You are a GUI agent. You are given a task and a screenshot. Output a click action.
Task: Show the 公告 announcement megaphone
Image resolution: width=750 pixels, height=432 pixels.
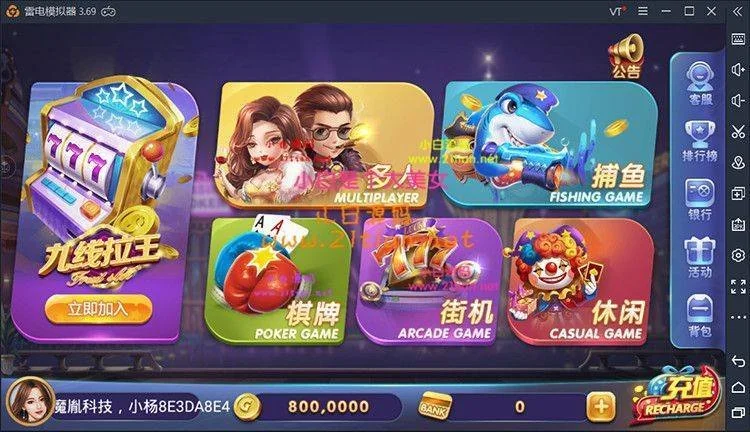click(x=626, y=54)
